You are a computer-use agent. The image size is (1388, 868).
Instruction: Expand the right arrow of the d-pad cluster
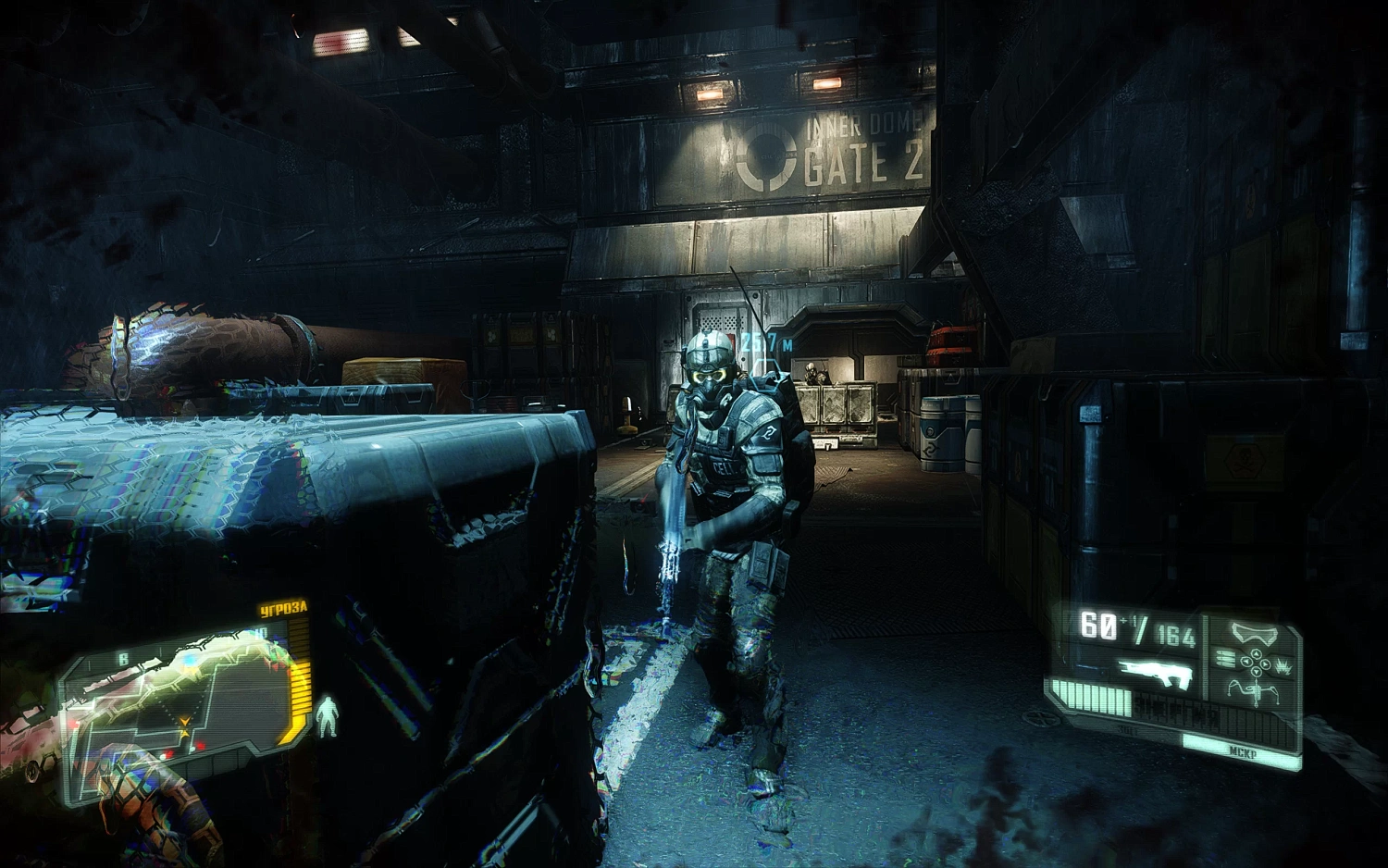click(x=1265, y=663)
